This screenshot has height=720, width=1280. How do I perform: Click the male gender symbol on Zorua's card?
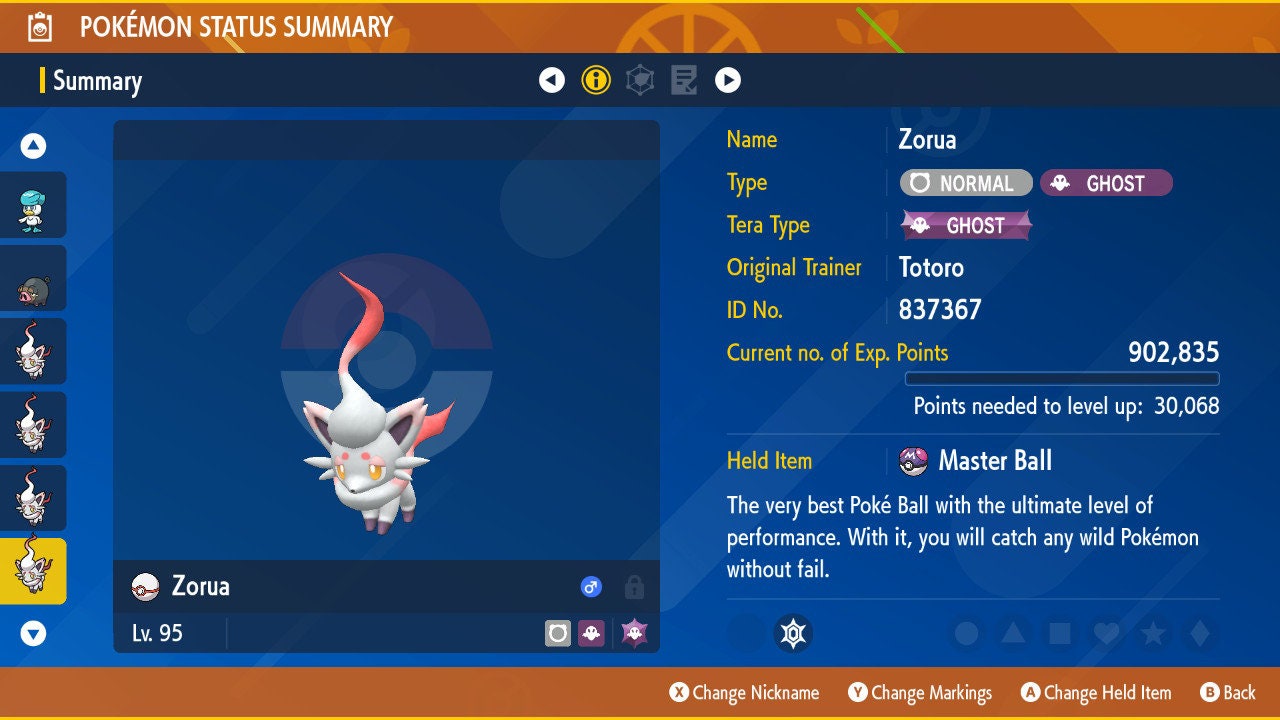pos(590,588)
